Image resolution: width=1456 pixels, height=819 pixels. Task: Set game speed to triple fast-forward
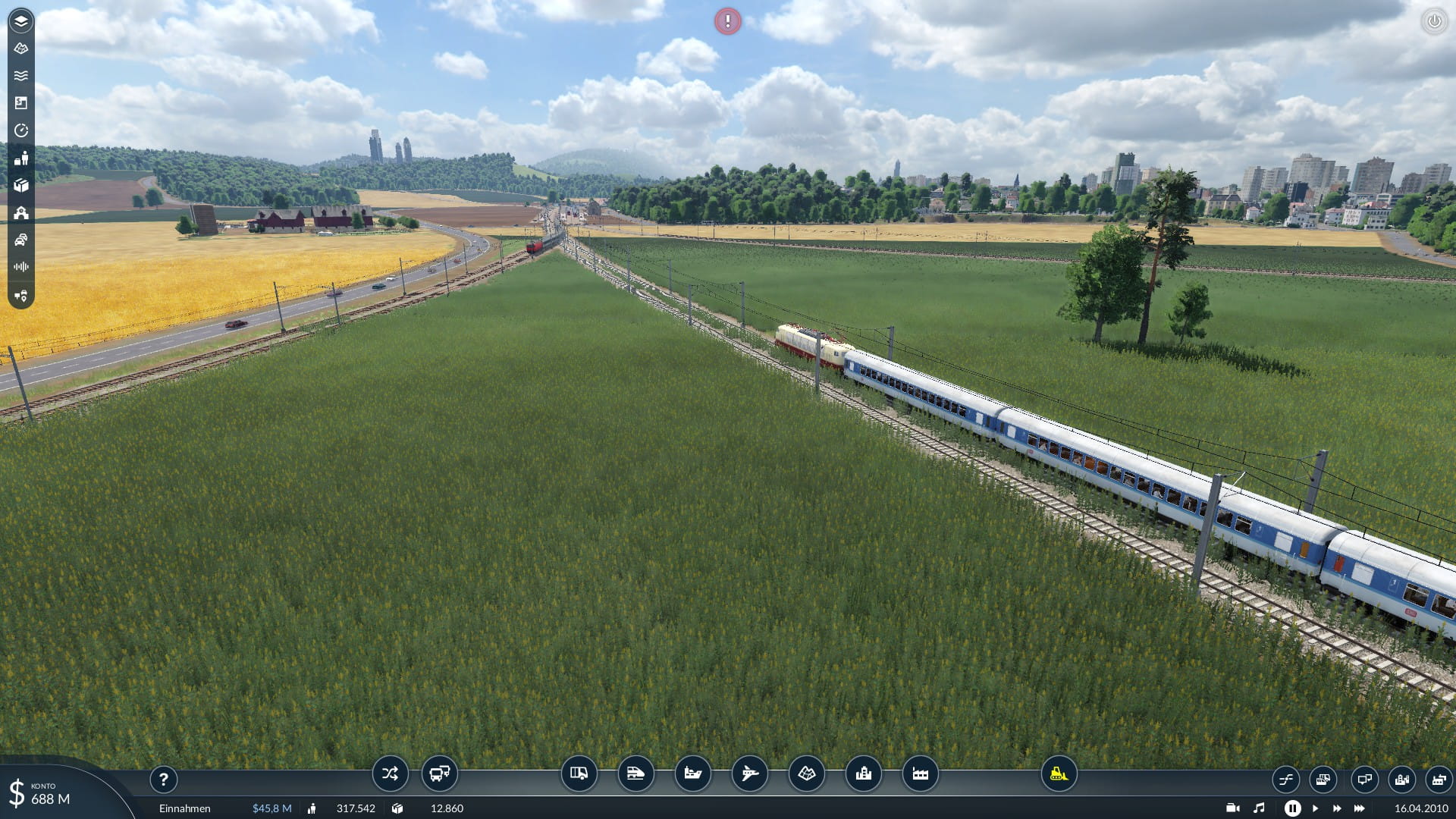(x=1359, y=808)
